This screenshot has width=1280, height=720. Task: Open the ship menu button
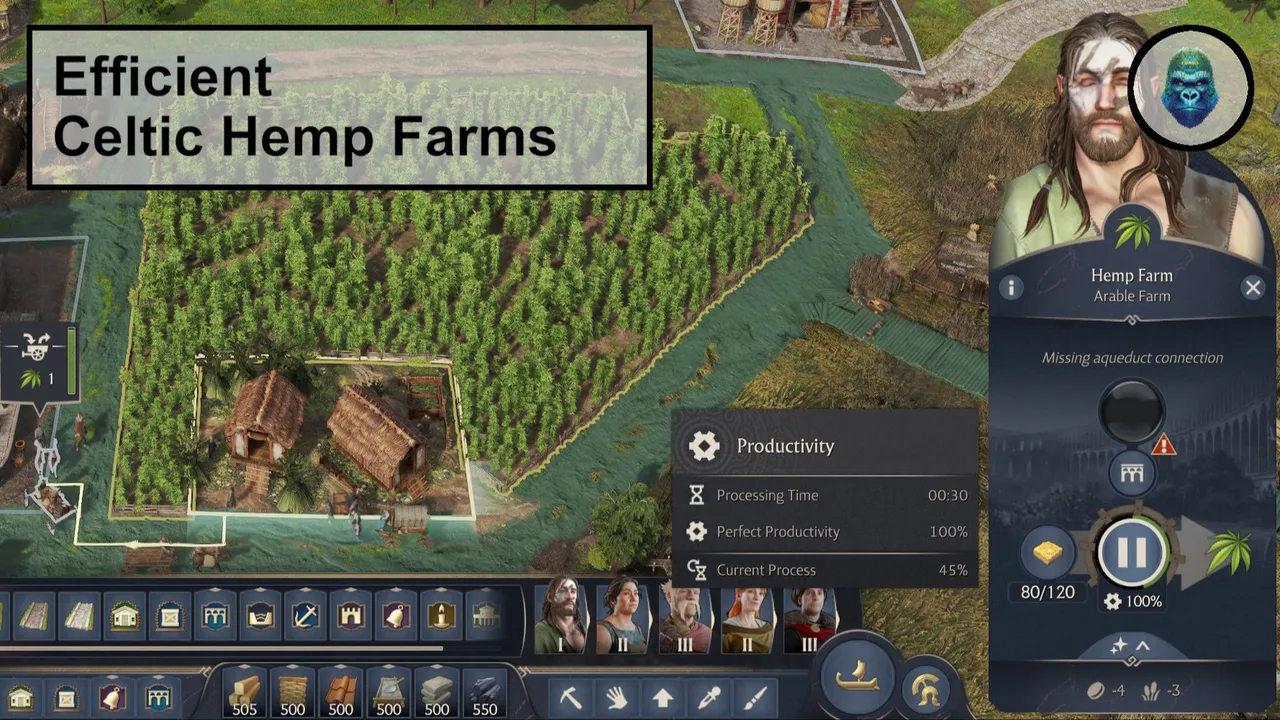click(857, 677)
